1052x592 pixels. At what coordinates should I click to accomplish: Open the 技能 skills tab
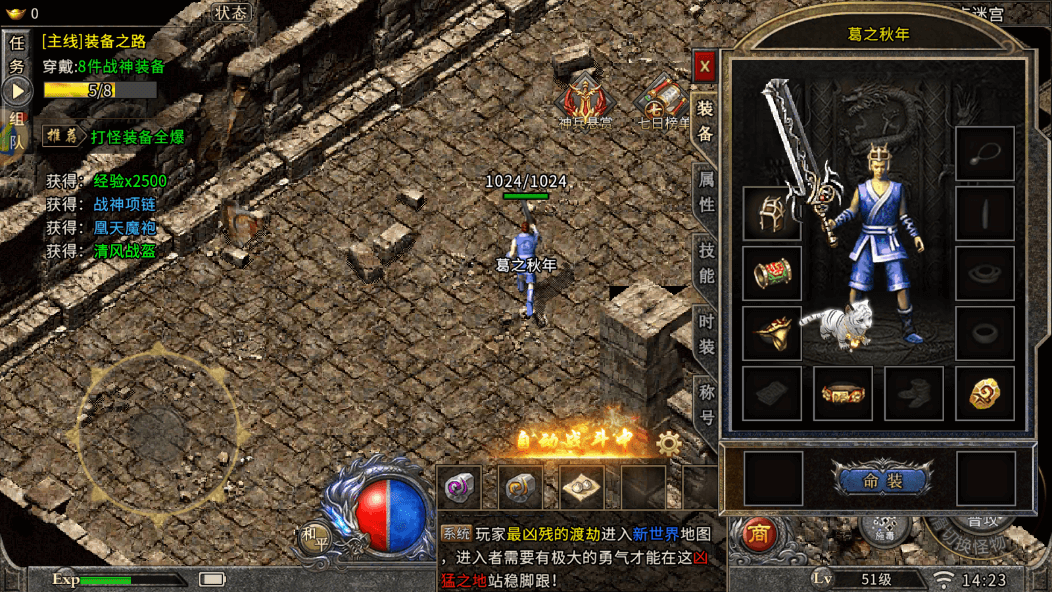[x=706, y=262]
